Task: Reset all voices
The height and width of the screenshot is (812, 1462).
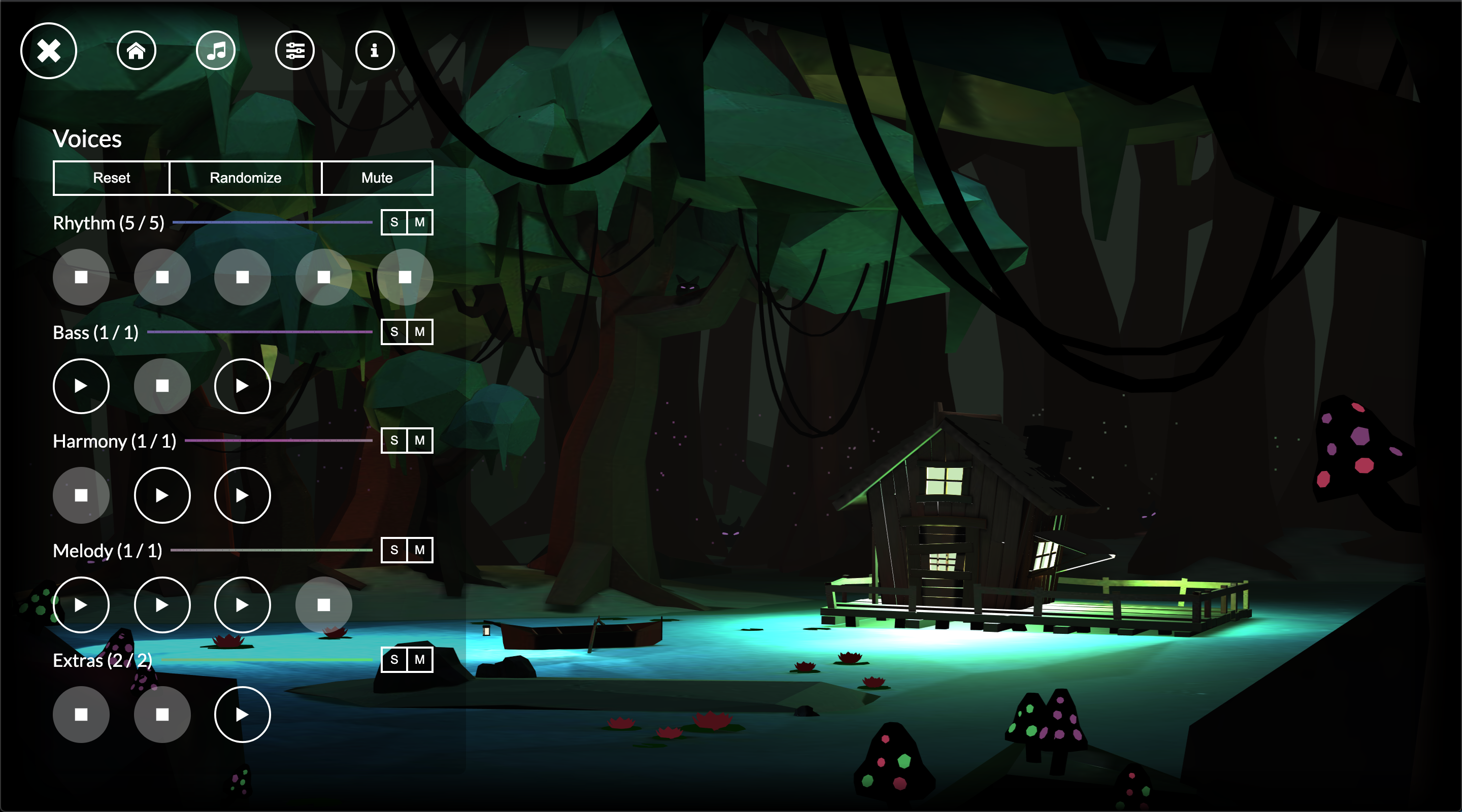Action: pyautogui.click(x=111, y=178)
